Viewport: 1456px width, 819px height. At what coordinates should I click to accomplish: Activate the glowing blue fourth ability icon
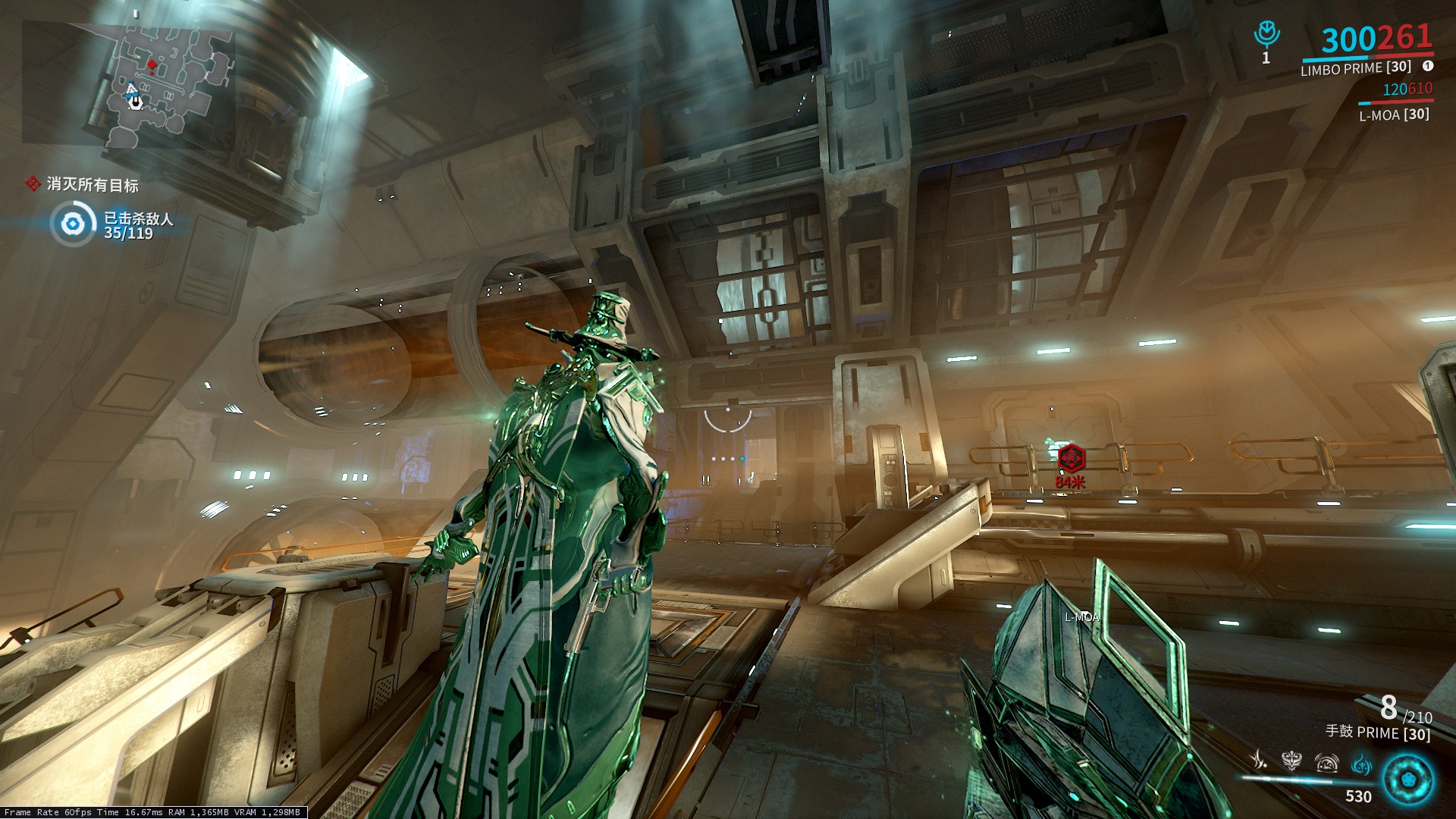[1361, 763]
